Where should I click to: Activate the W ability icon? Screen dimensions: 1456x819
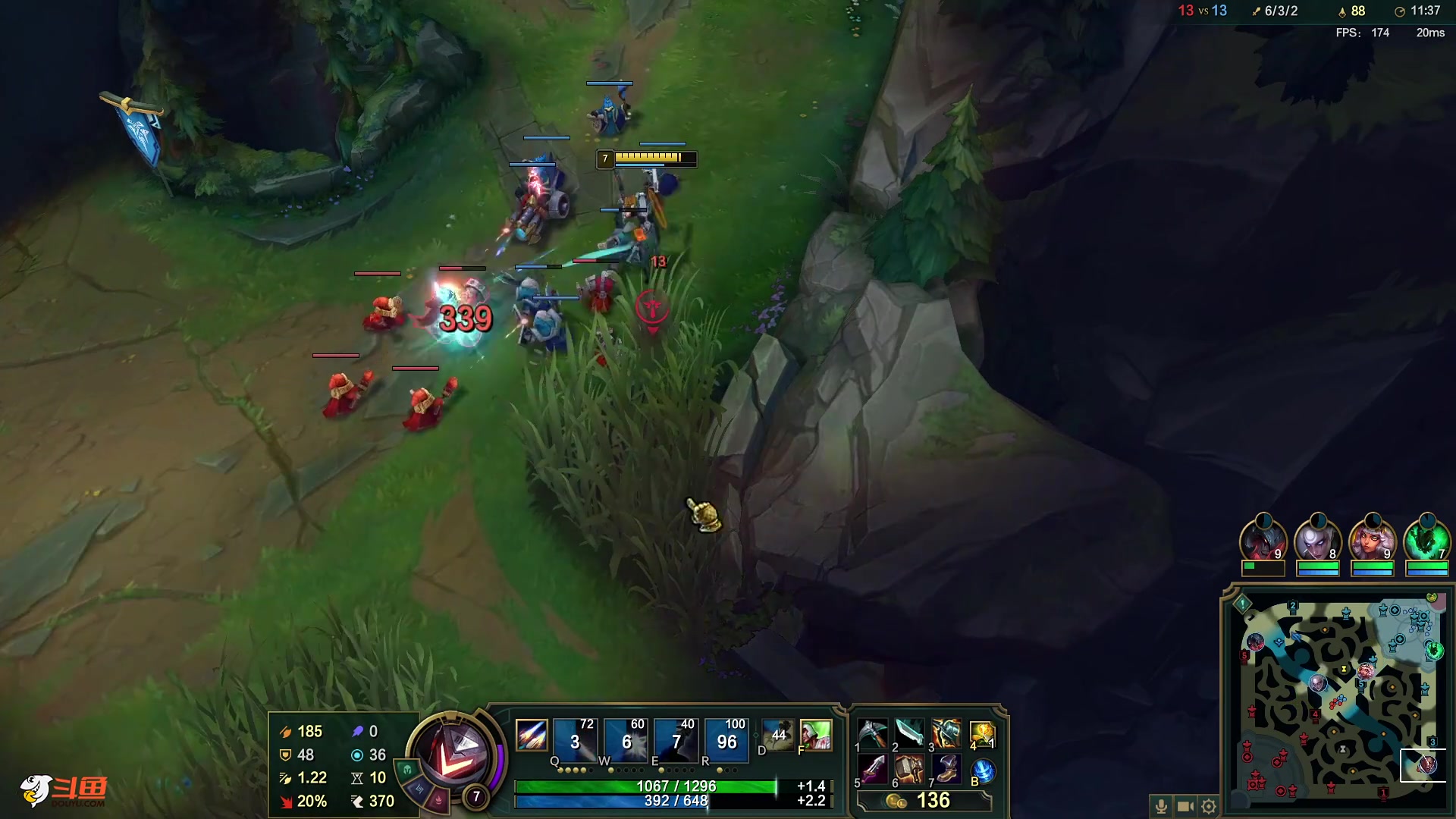tap(626, 738)
